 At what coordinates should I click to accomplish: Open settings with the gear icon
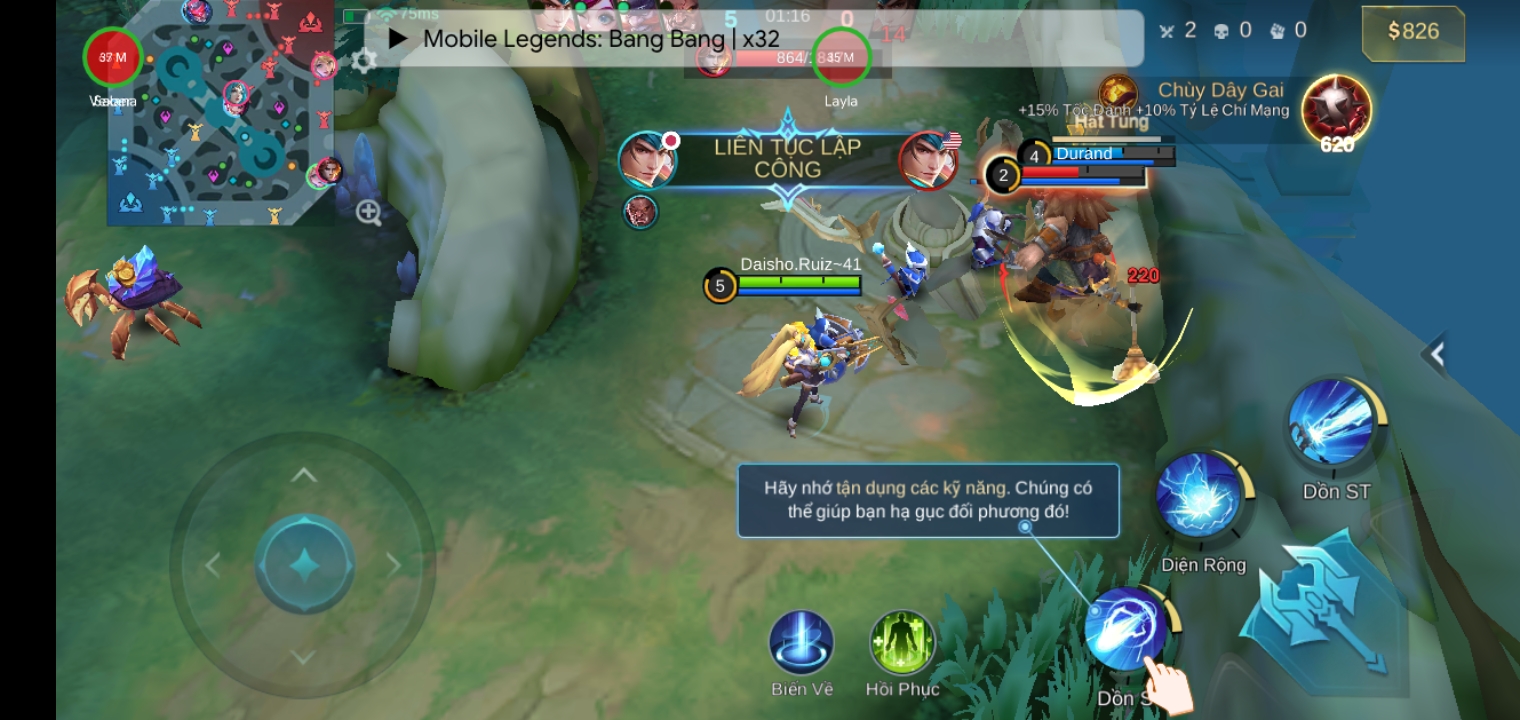(x=364, y=59)
